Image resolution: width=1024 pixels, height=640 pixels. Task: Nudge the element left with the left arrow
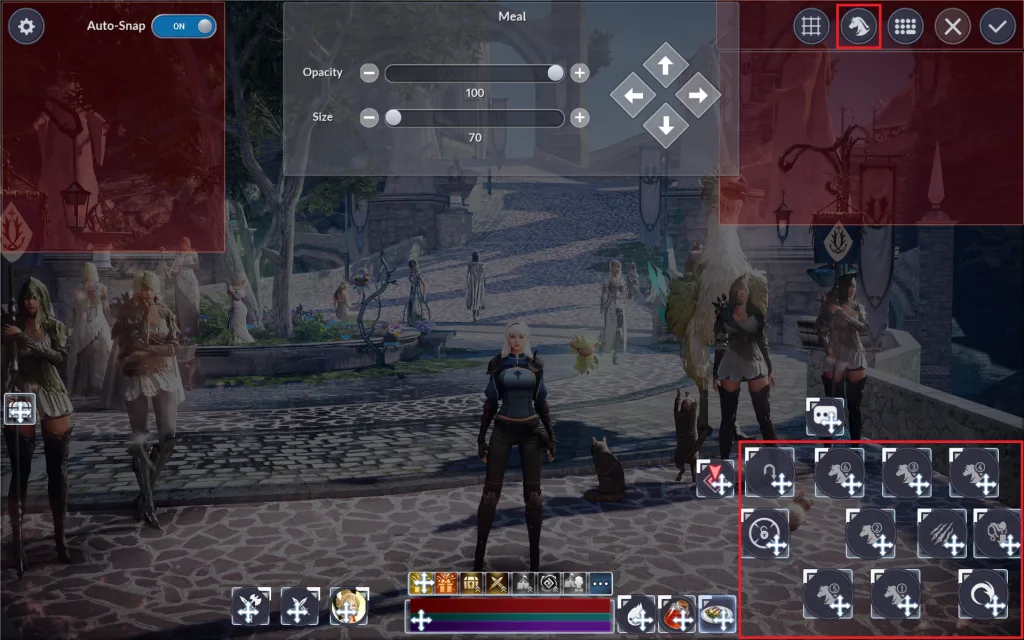(633, 97)
